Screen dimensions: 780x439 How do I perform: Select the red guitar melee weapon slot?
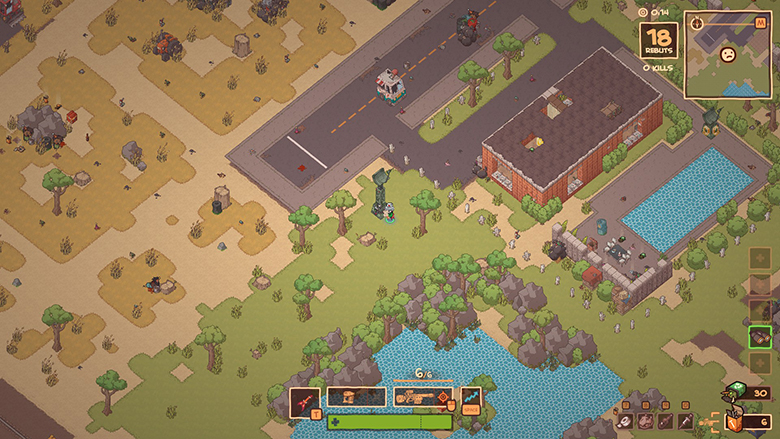[305, 399]
